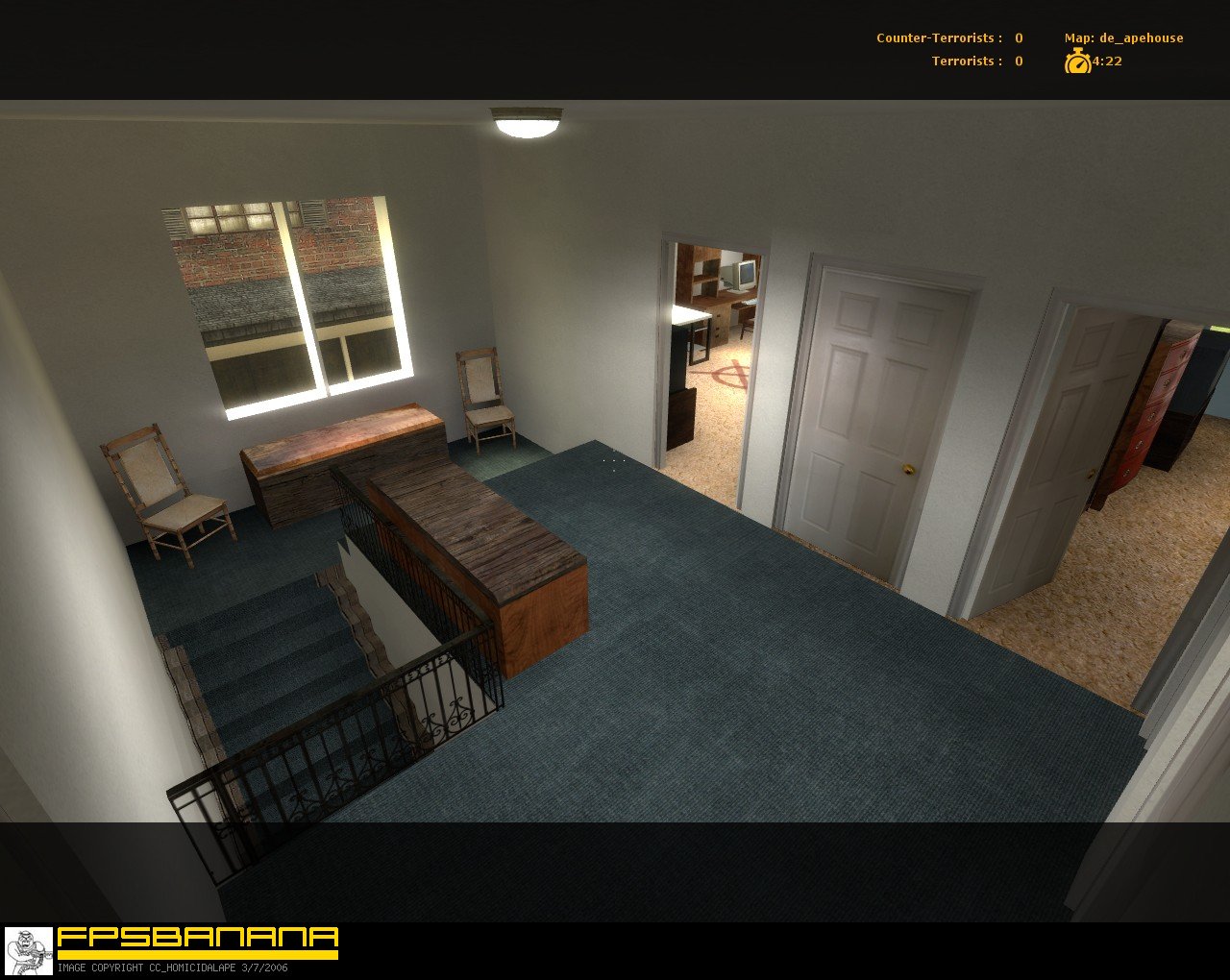This screenshot has width=1230, height=980.
Task: Click the computer monitor in the office room
Action: tap(745, 278)
